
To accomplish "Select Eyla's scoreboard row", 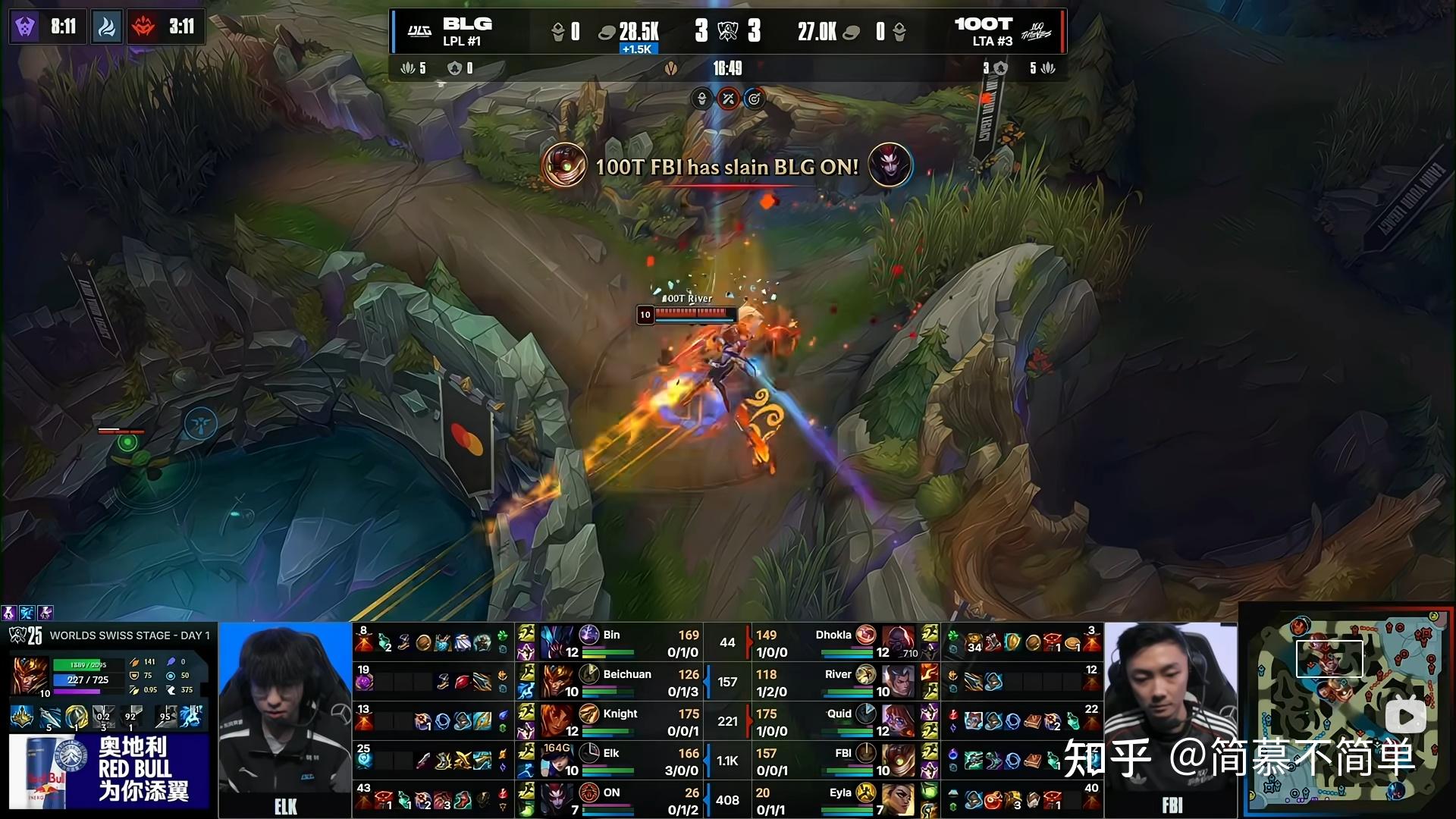I will pos(842,800).
